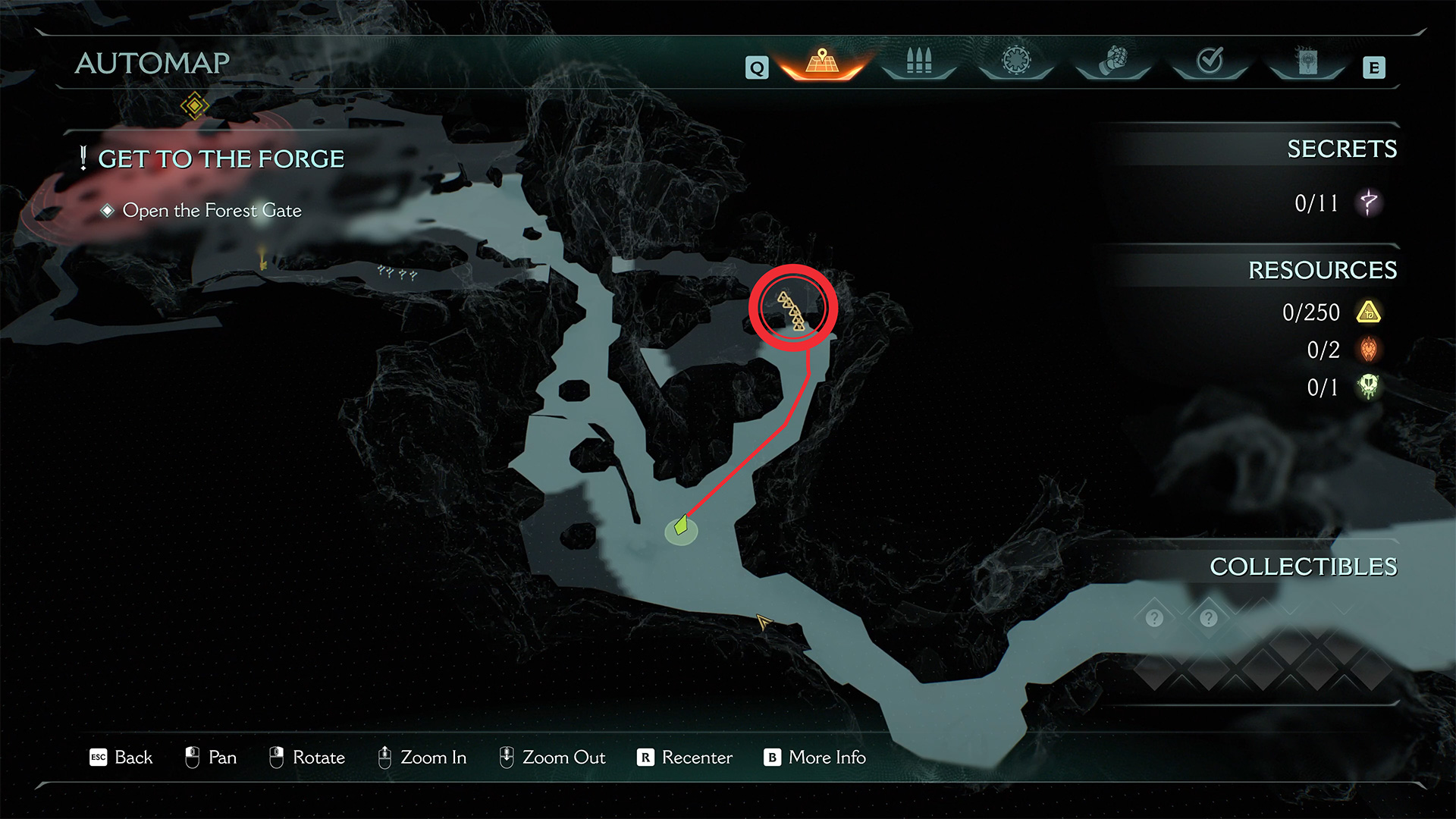The image size is (1456, 819).
Task: Recenter the map view
Action: pos(686,758)
